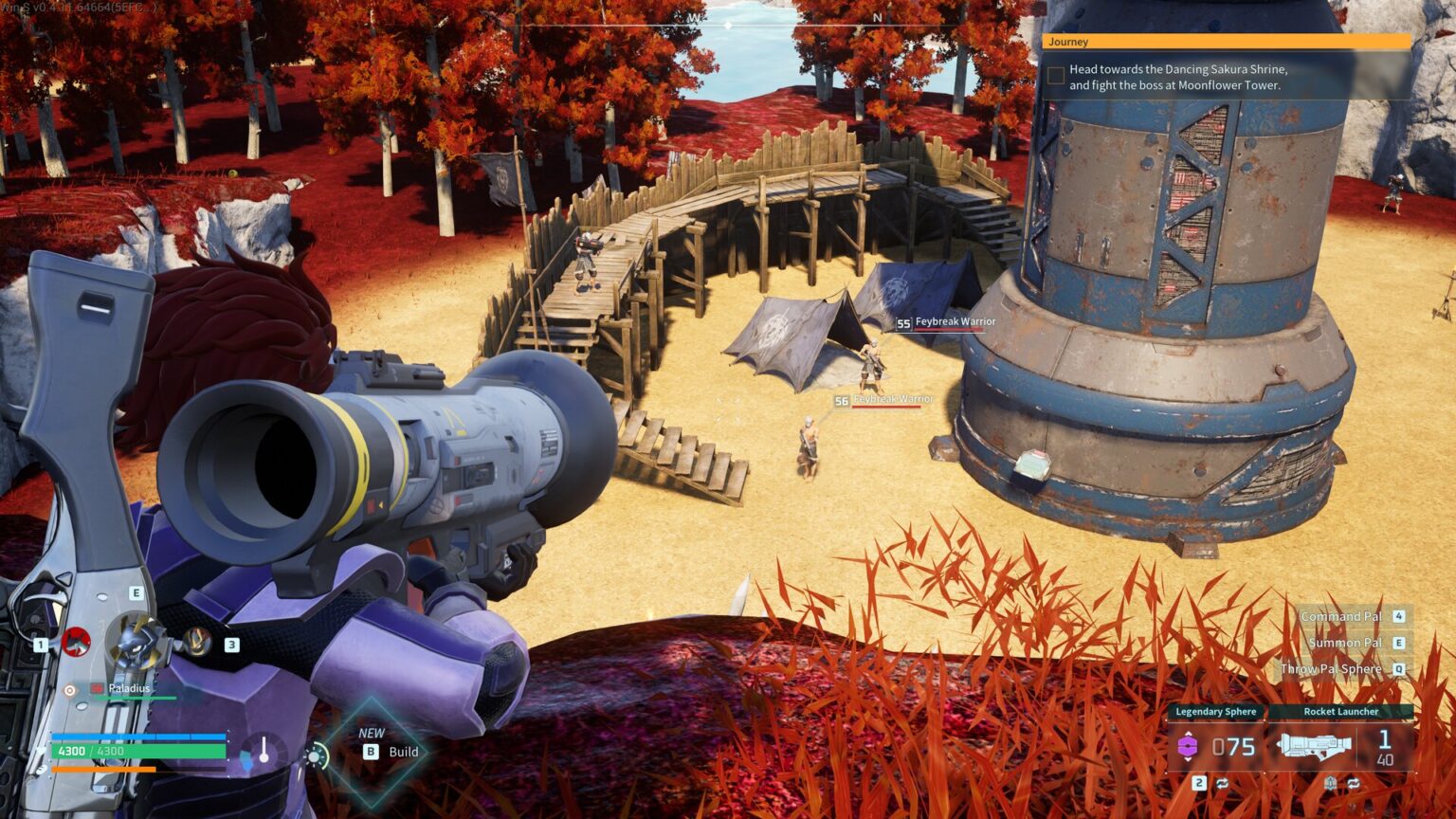Click the Command Pal action label
Screen dimensions: 1456x819
tap(1340, 616)
